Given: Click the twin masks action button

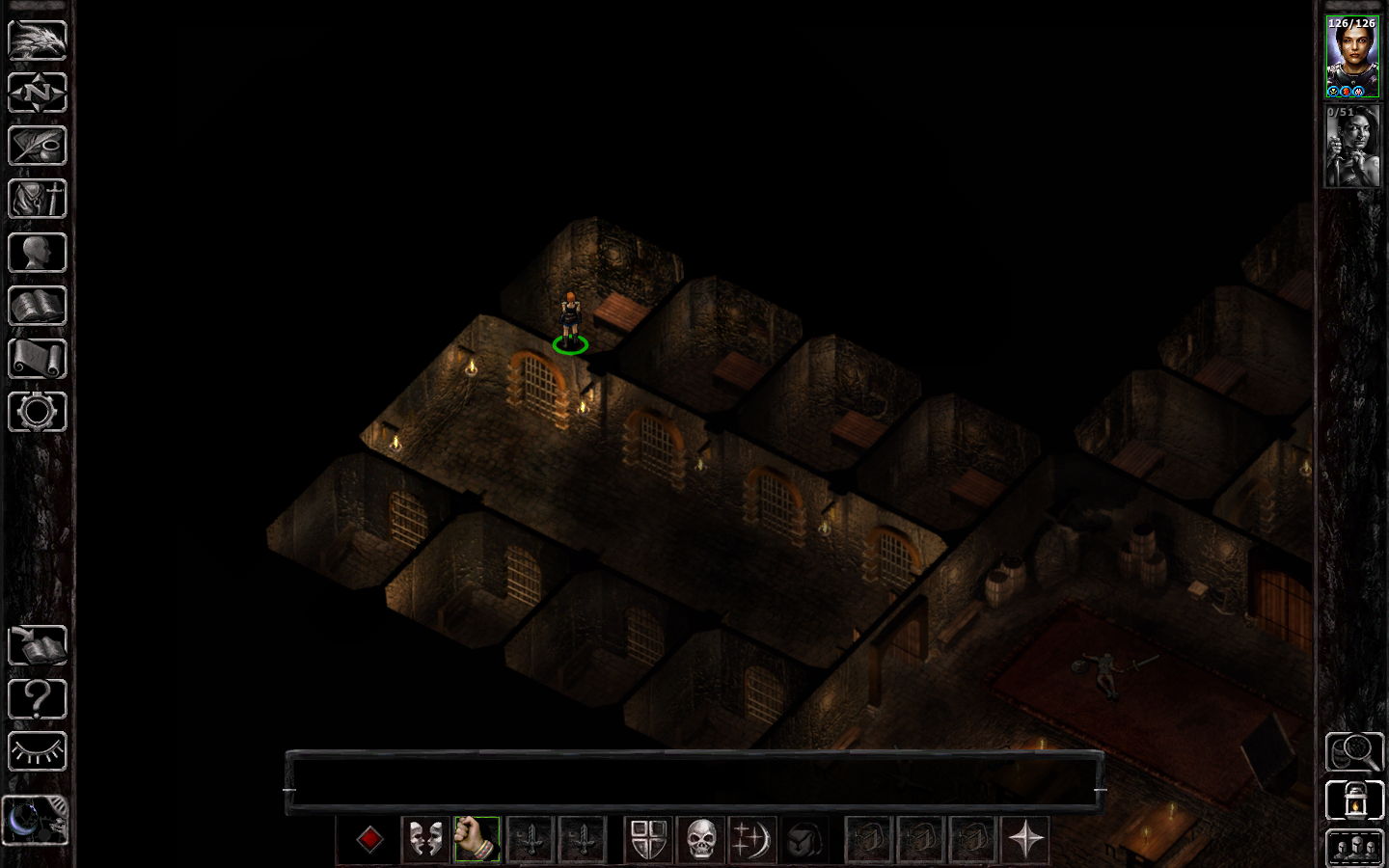Looking at the screenshot, I should point(424,839).
